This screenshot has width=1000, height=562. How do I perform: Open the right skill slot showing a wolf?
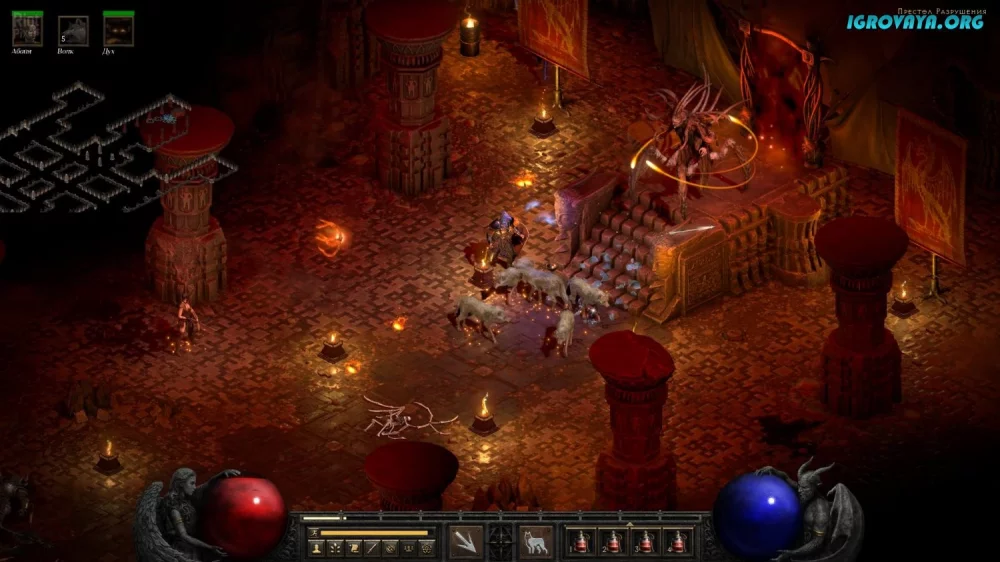[x=536, y=541]
